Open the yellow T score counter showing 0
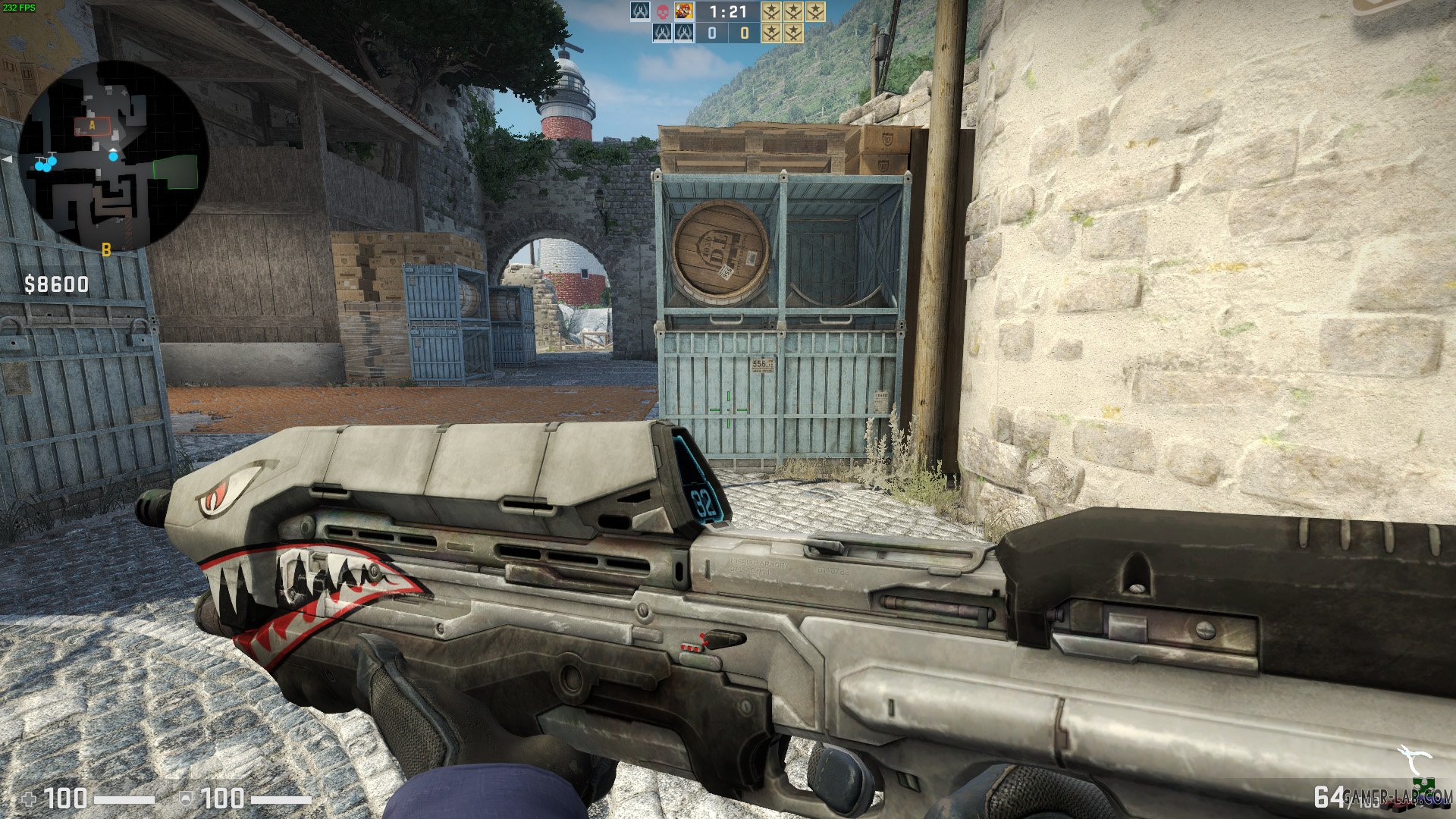The width and height of the screenshot is (1456, 819). [x=744, y=33]
